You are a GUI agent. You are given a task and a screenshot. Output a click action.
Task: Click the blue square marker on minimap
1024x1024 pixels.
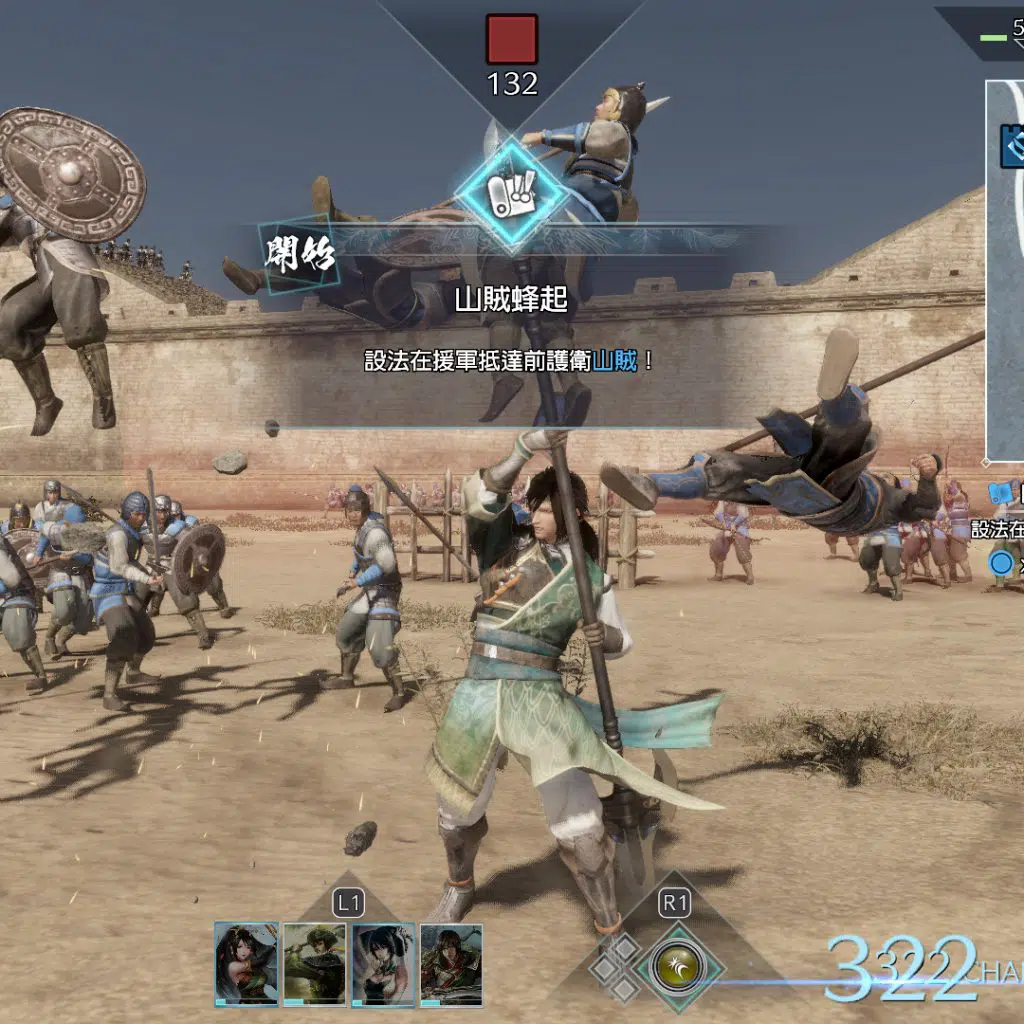point(1012,146)
